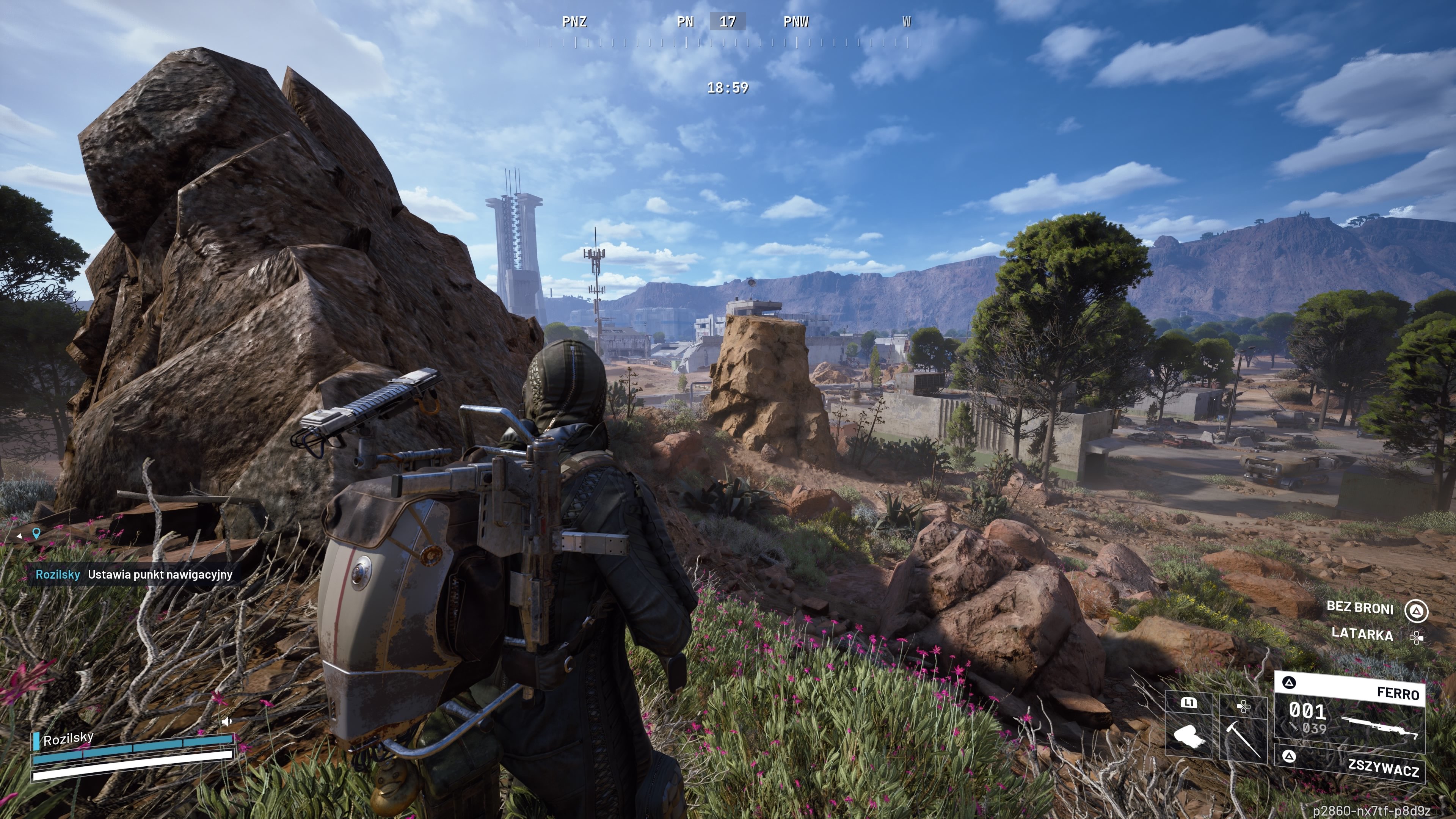The width and height of the screenshot is (1456, 819).
Task: Click the speaker voice icon above health
Action: (x=226, y=721)
